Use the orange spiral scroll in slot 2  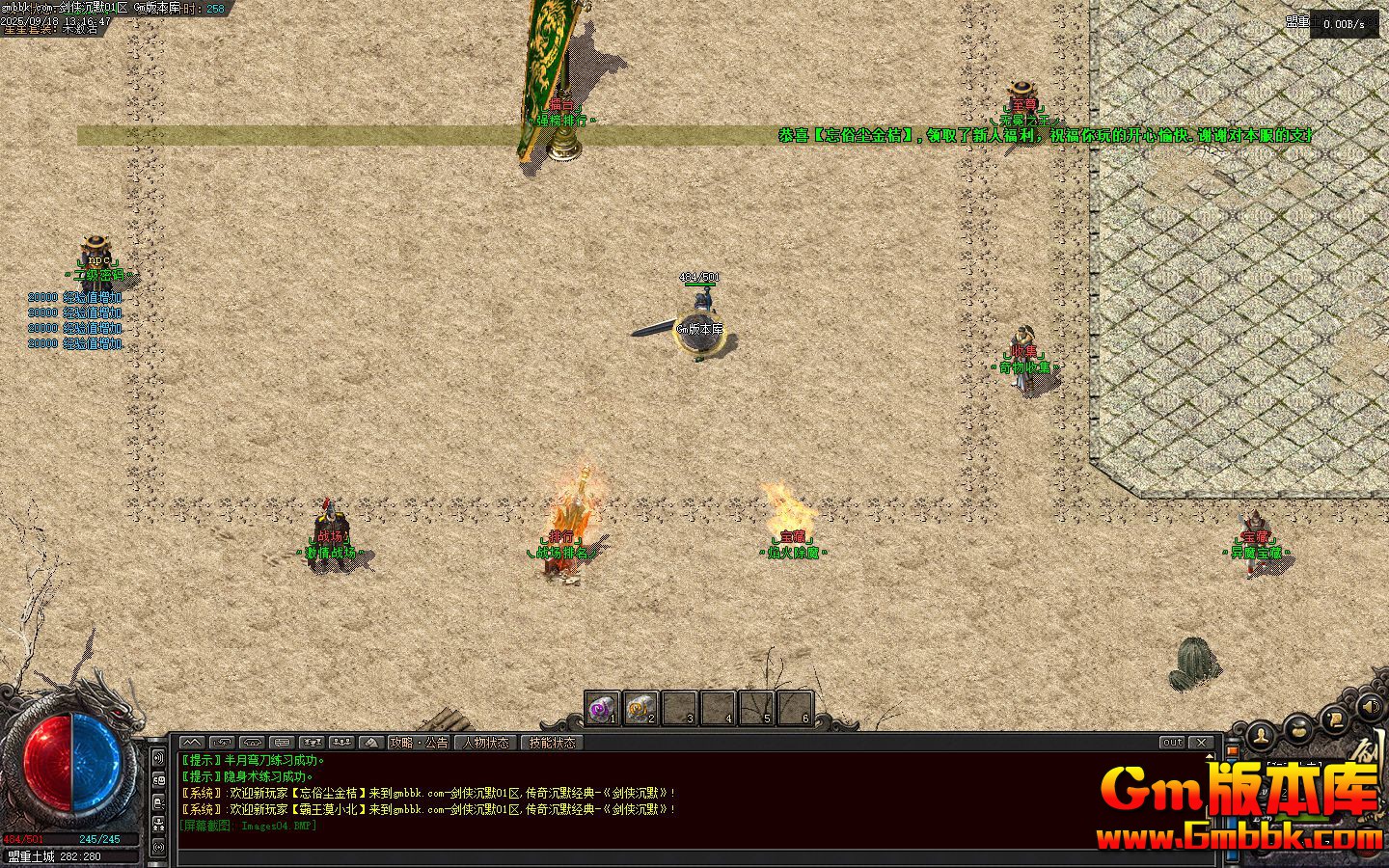[x=640, y=709]
